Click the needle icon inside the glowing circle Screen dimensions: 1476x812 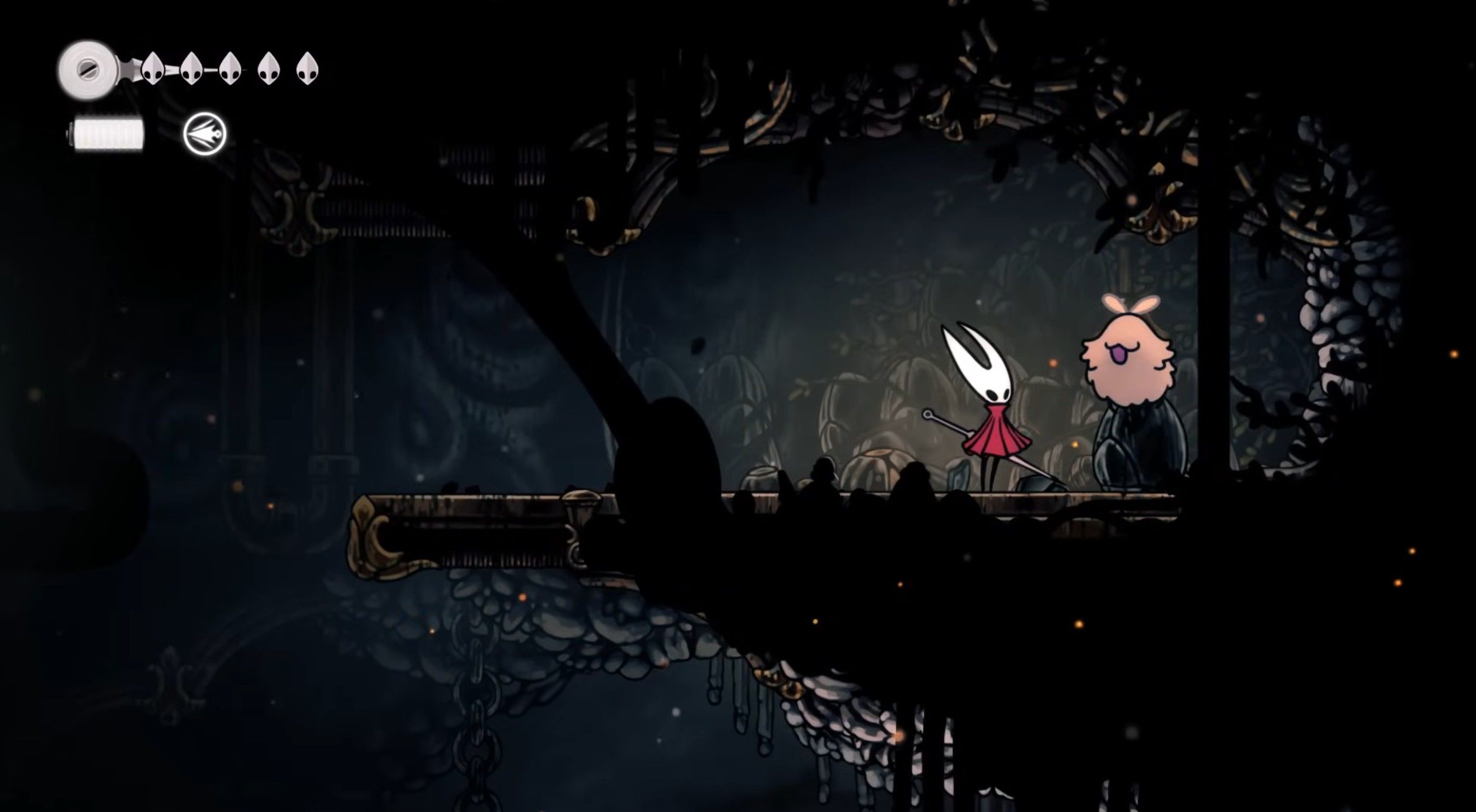(x=205, y=133)
